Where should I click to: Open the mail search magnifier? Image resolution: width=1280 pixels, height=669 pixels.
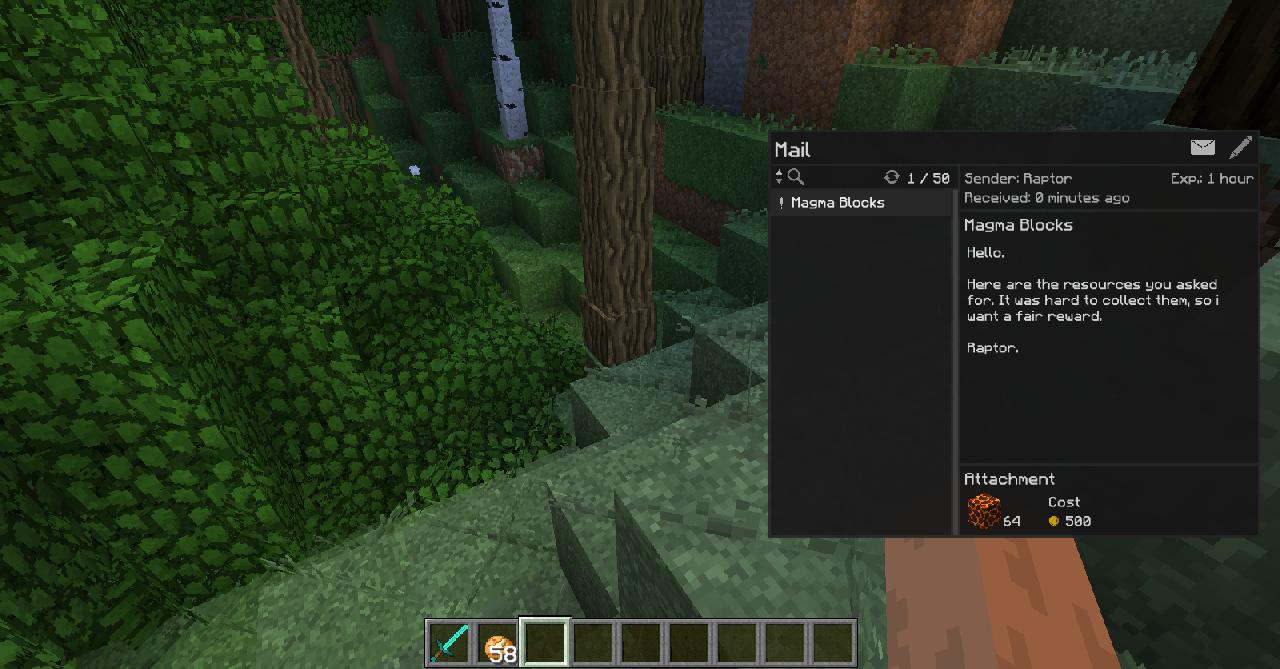point(796,177)
